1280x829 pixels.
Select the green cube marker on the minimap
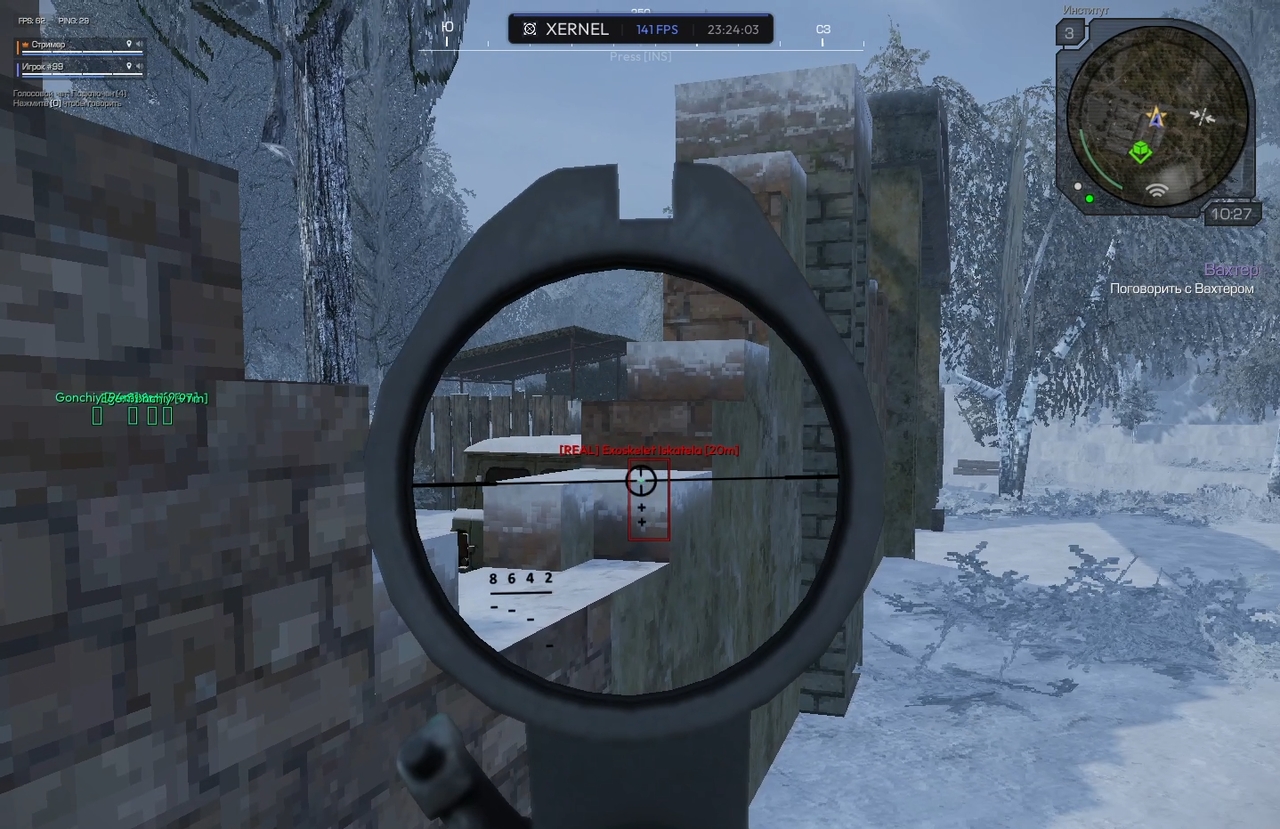[x=1140, y=152]
